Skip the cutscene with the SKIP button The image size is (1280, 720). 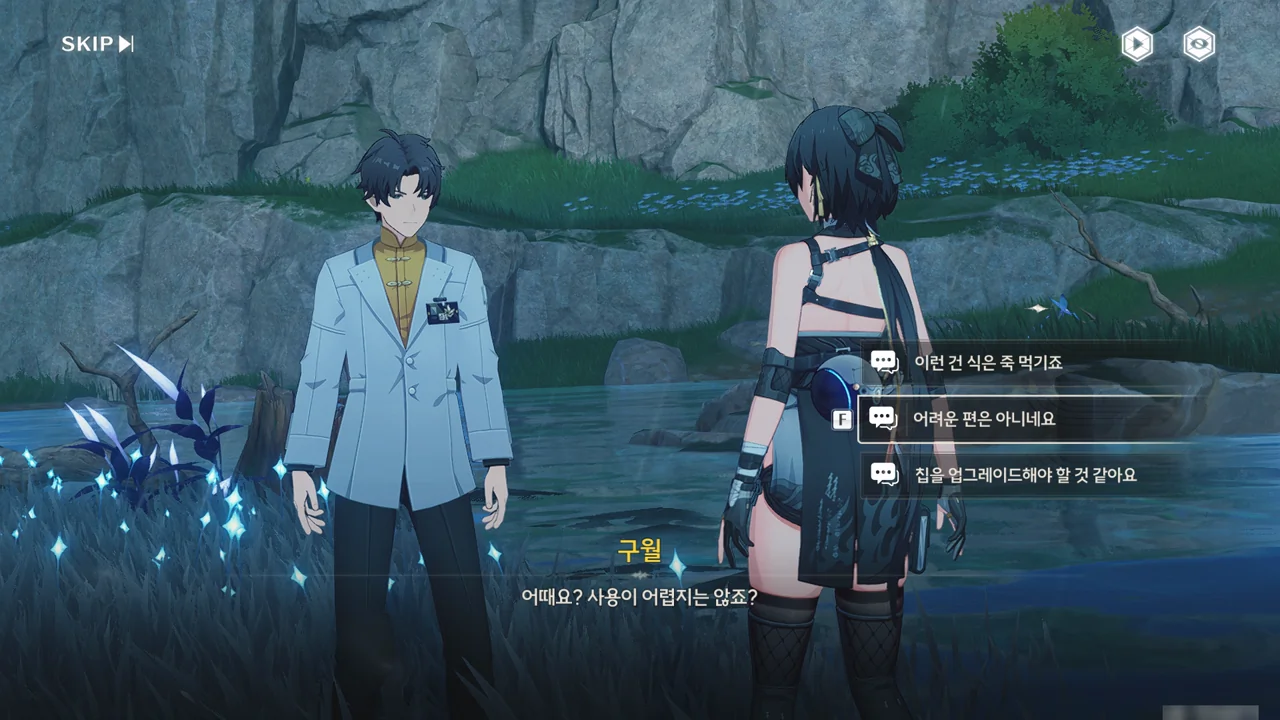(97, 44)
